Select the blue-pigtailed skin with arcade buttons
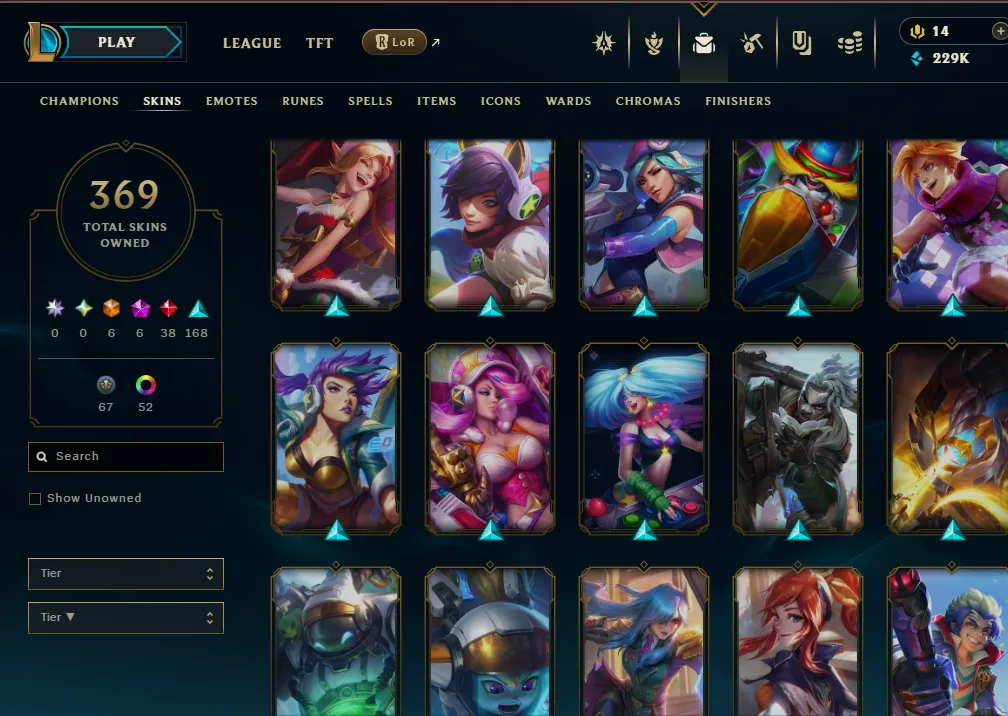This screenshot has height=716, width=1008. pos(644,438)
